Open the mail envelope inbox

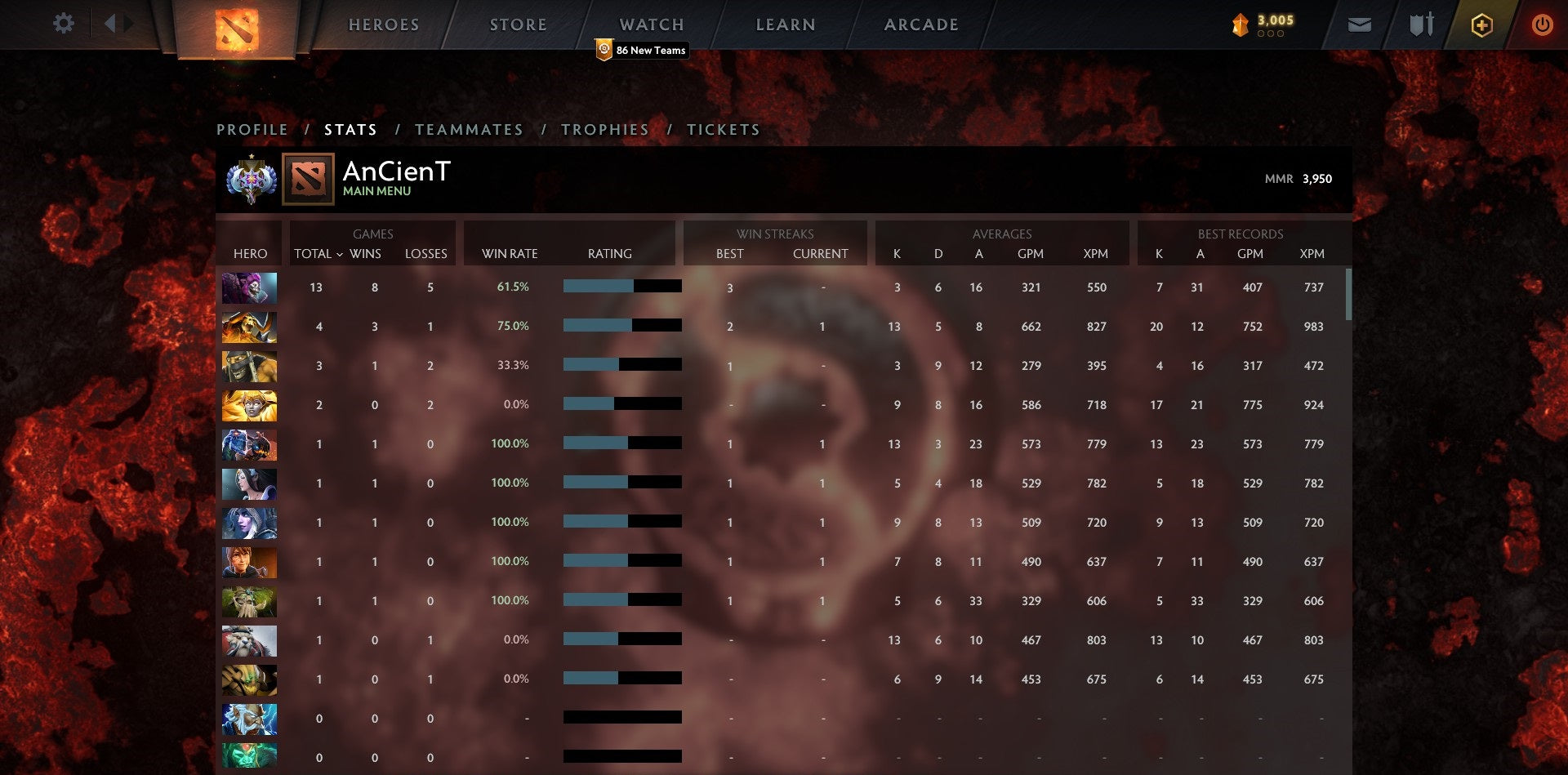(x=1359, y=24)
